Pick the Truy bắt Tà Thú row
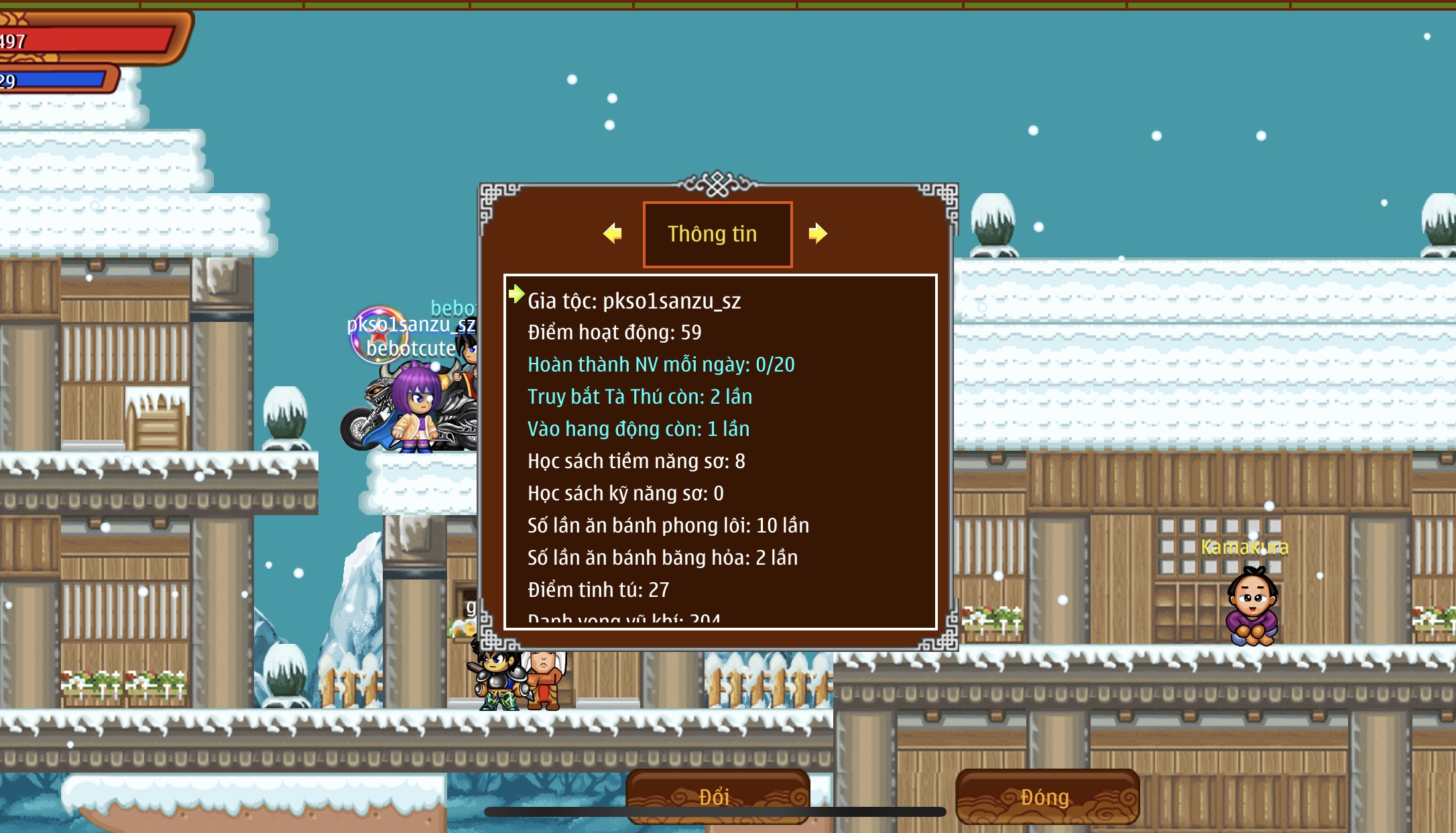The image size is (1456, 833). click(640, 396)
